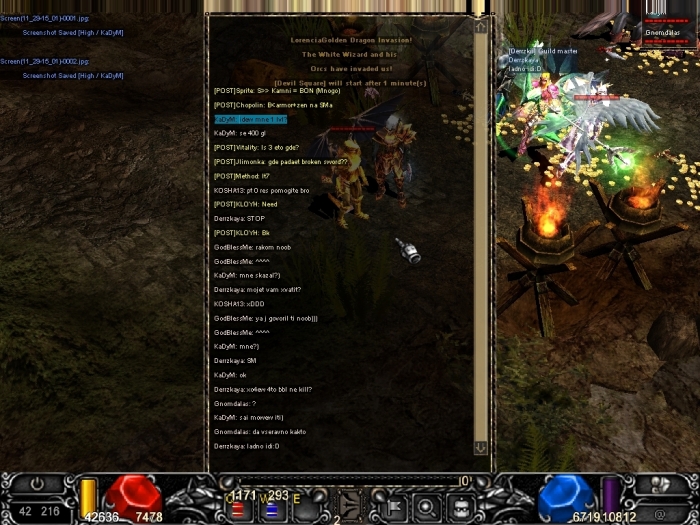
Task: Click the chat log scroll-up arrow
Action: (x=480, y=28)
